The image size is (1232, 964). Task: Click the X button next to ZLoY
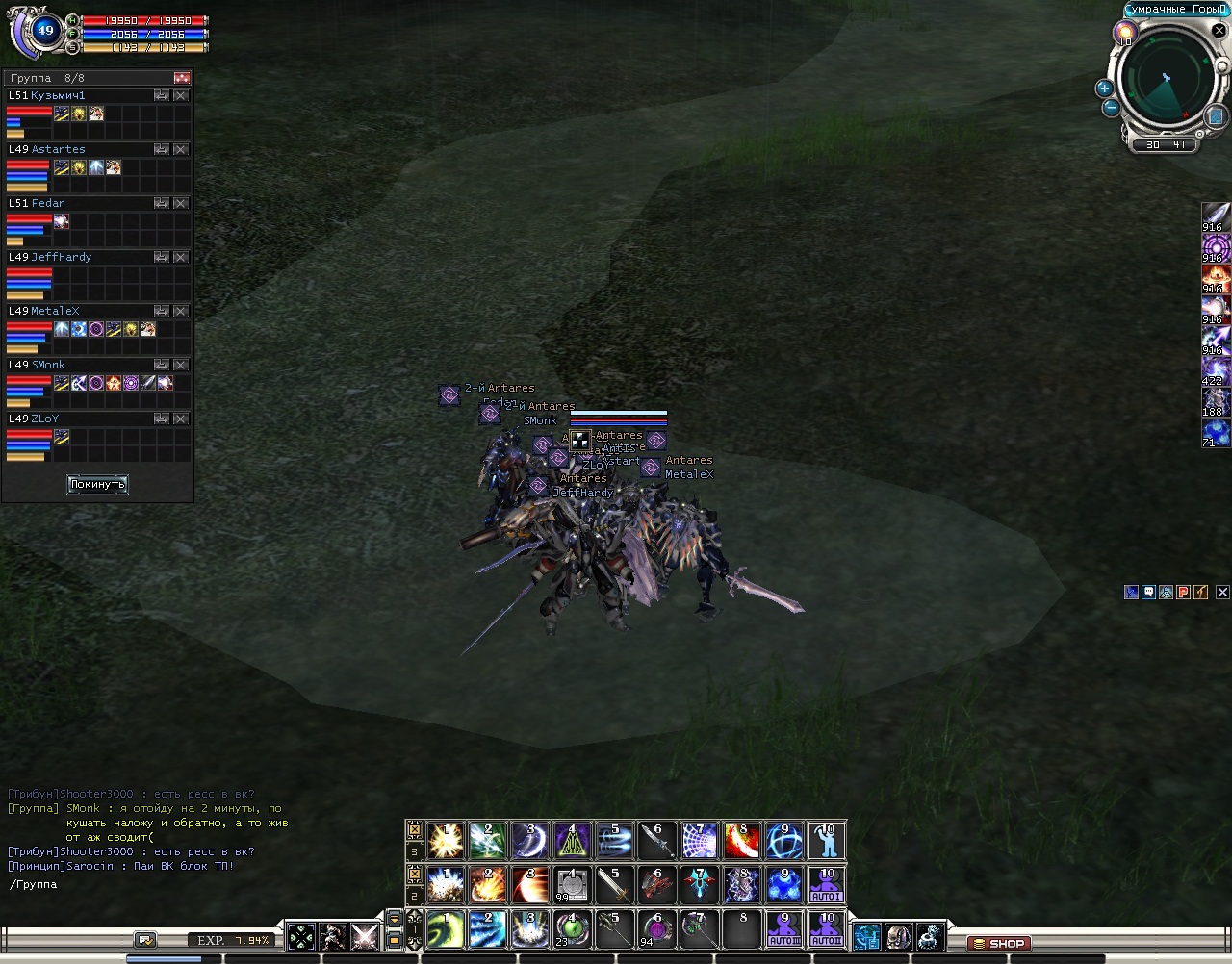pyautogui.click(x=180, y=419)
